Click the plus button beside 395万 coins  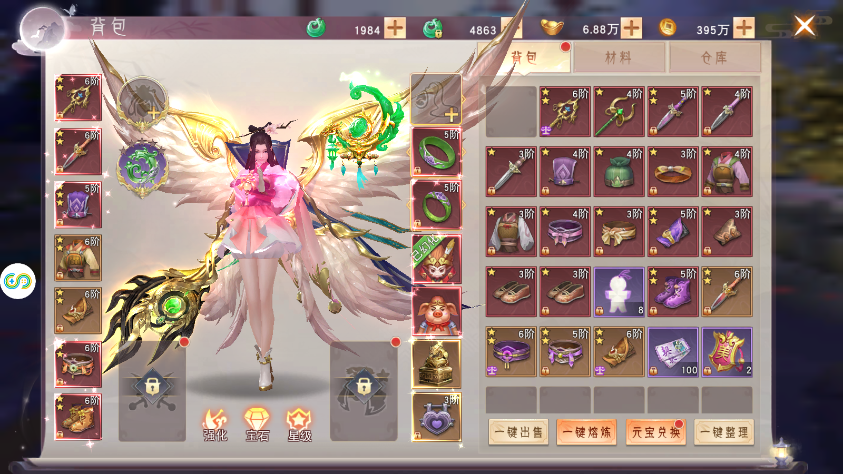pyautogui.click(x=745, y=28)
